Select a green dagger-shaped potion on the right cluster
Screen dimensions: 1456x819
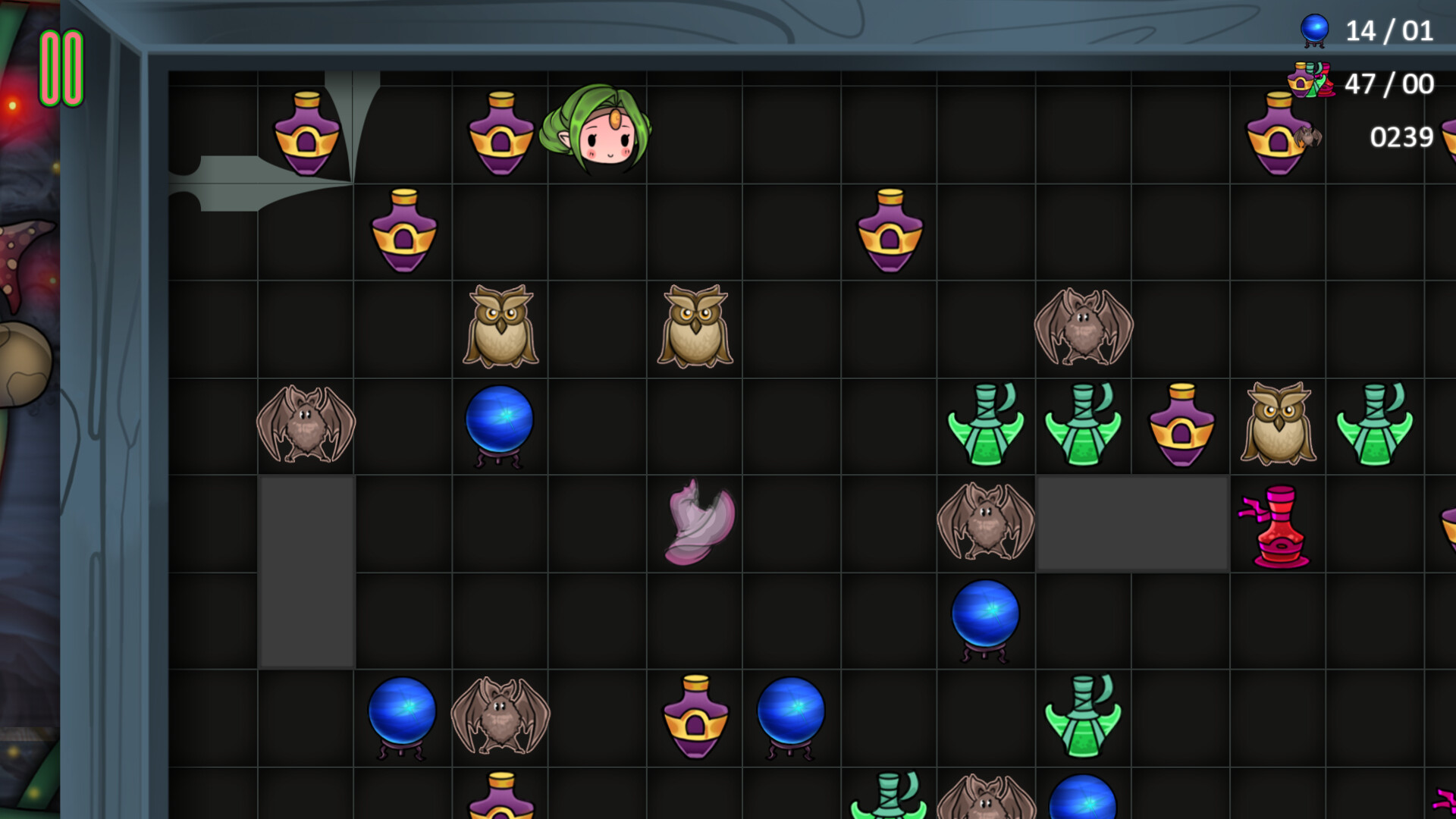(x=986, y=425)
